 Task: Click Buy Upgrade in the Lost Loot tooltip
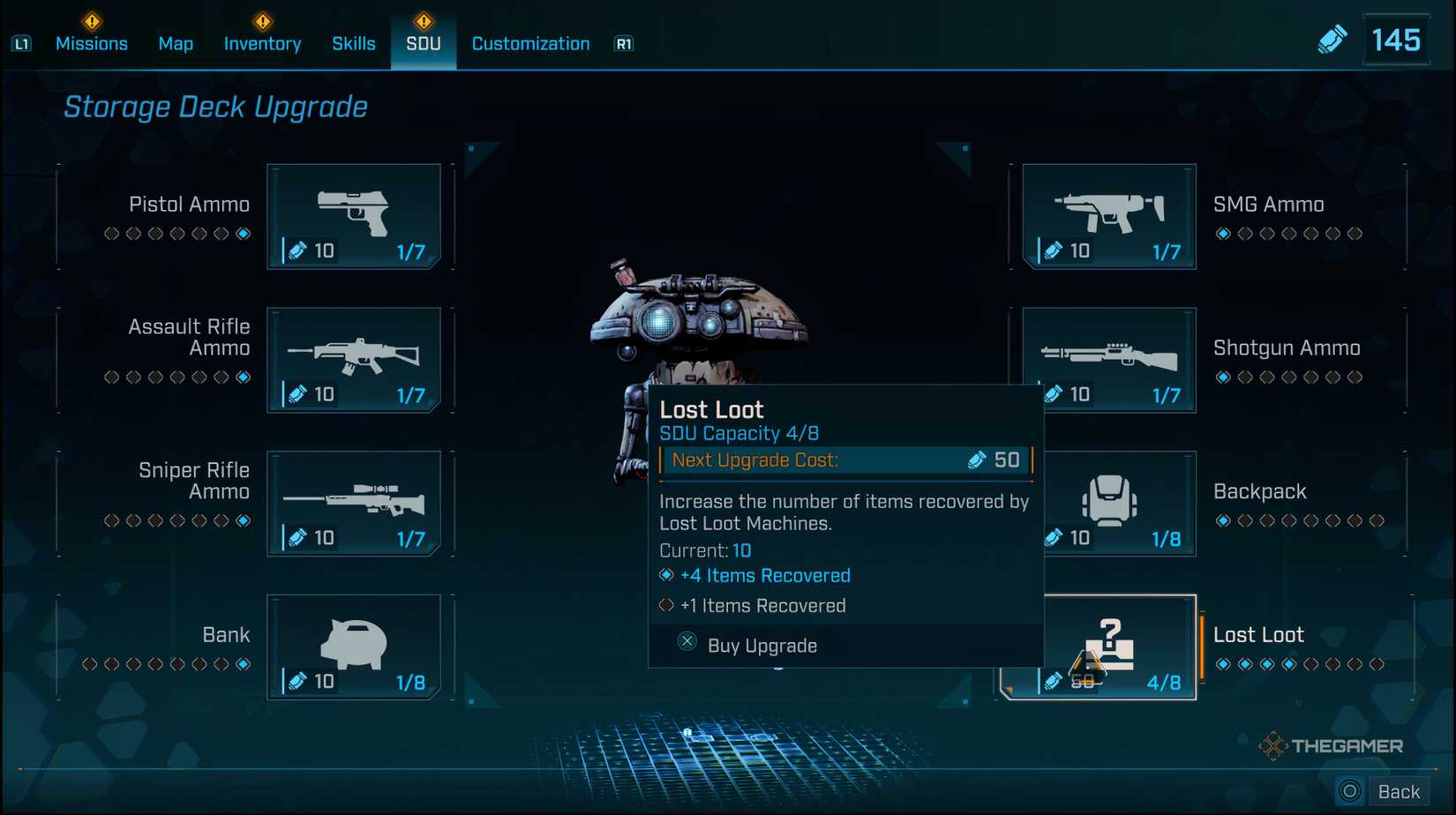[761, 645]
